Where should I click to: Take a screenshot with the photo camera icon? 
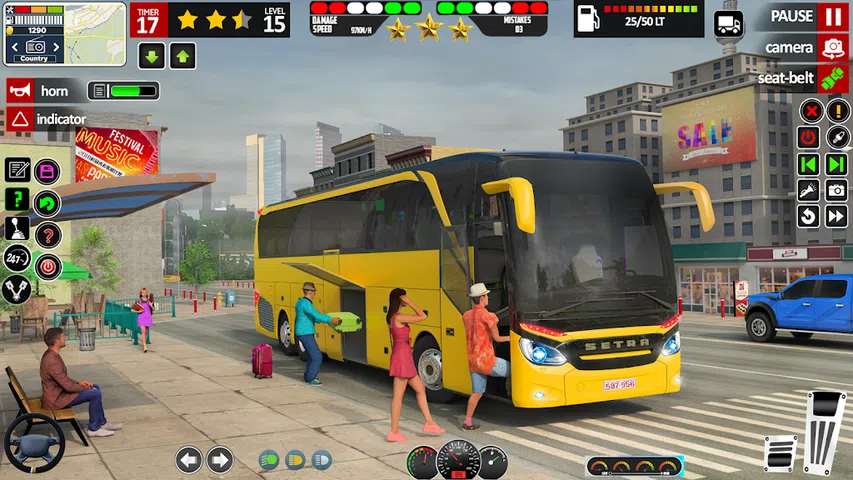836,190
